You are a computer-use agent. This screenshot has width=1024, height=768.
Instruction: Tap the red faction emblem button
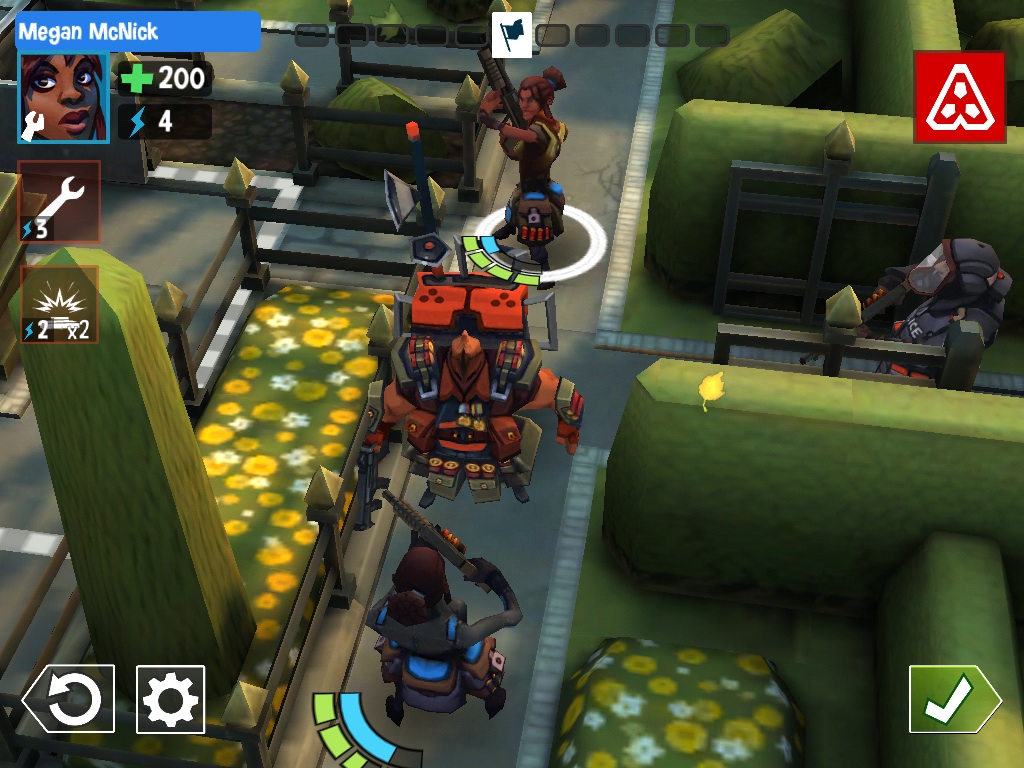pyautogui.click(x=958, y=97)
